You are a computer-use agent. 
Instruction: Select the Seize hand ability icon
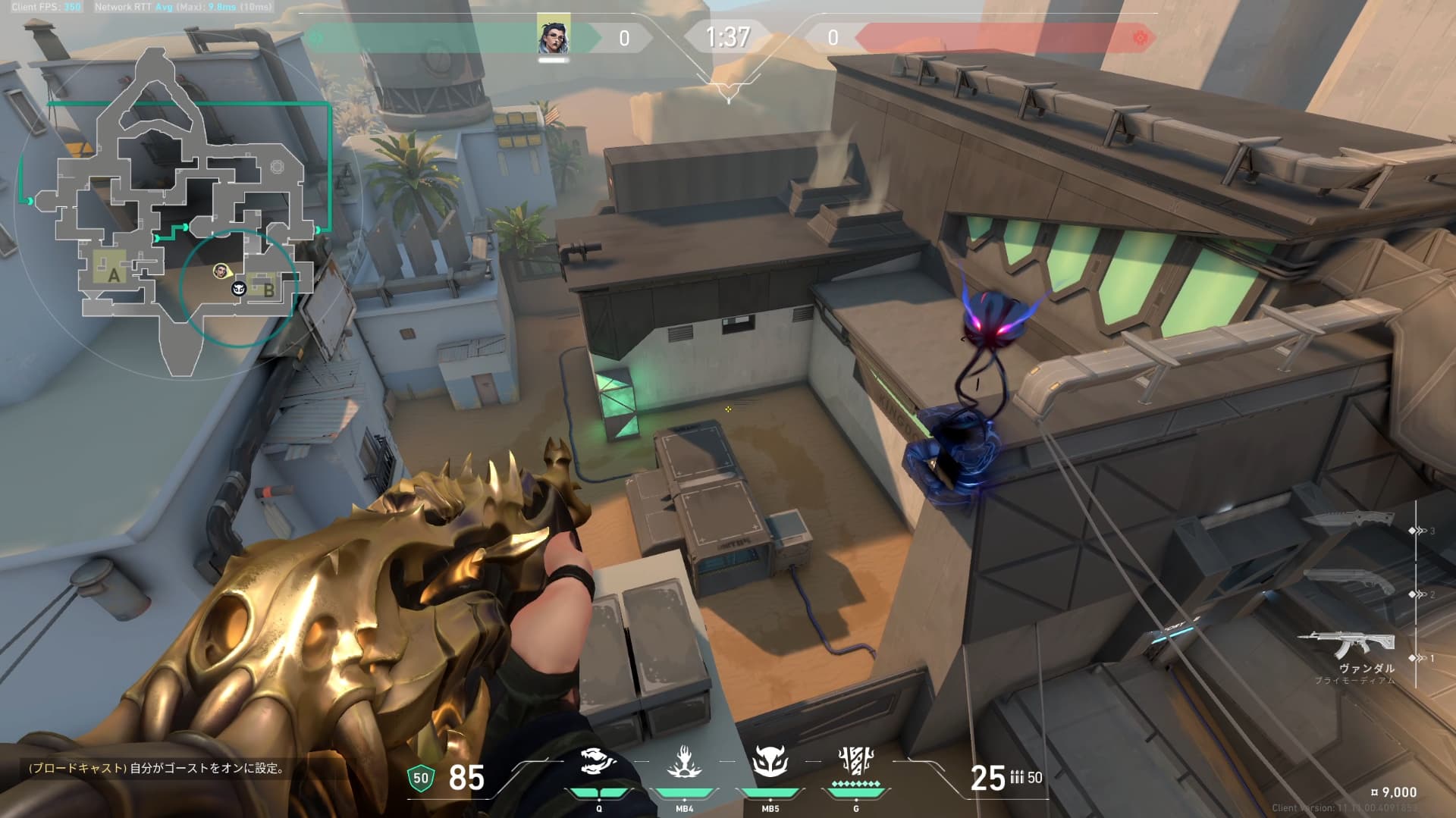click(x=684, y=762)
